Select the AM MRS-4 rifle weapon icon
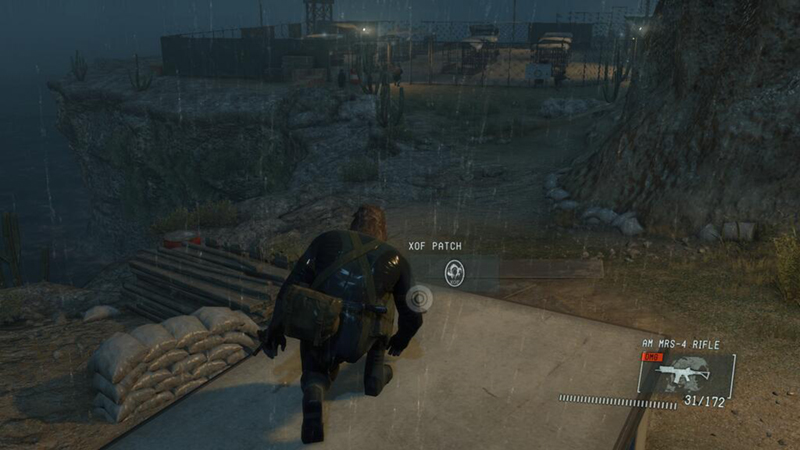Viewport: 800px width, 450px height. coord(683,374)
